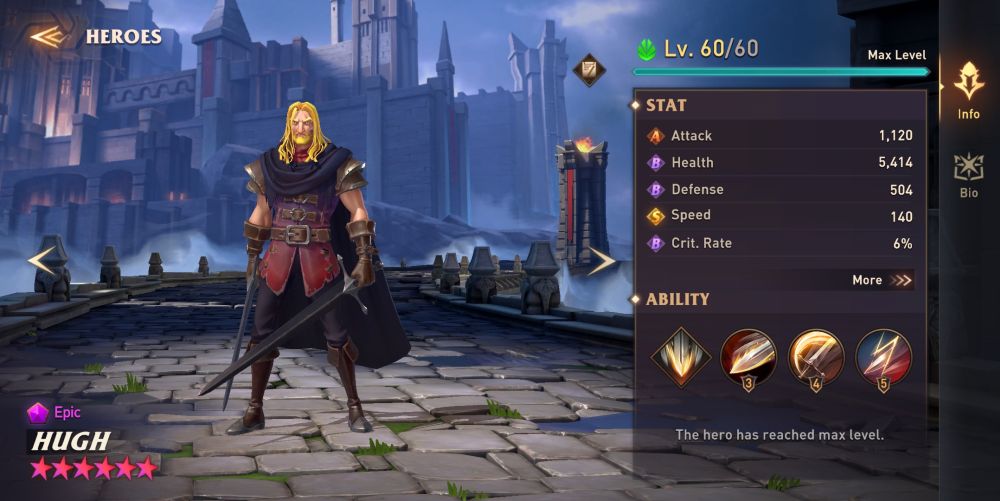Select the diamond-shaped triple blade ability

point(681,356)
